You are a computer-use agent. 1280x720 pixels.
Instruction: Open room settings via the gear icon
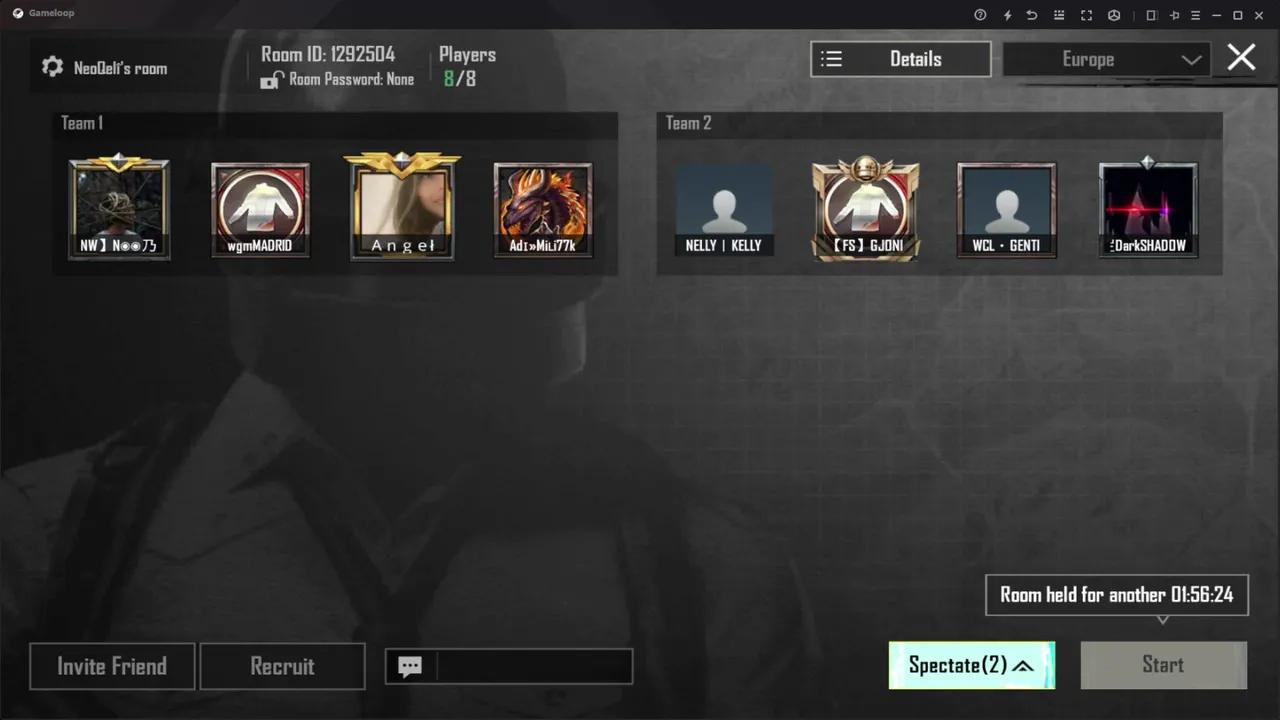click(x=52, y=66)
